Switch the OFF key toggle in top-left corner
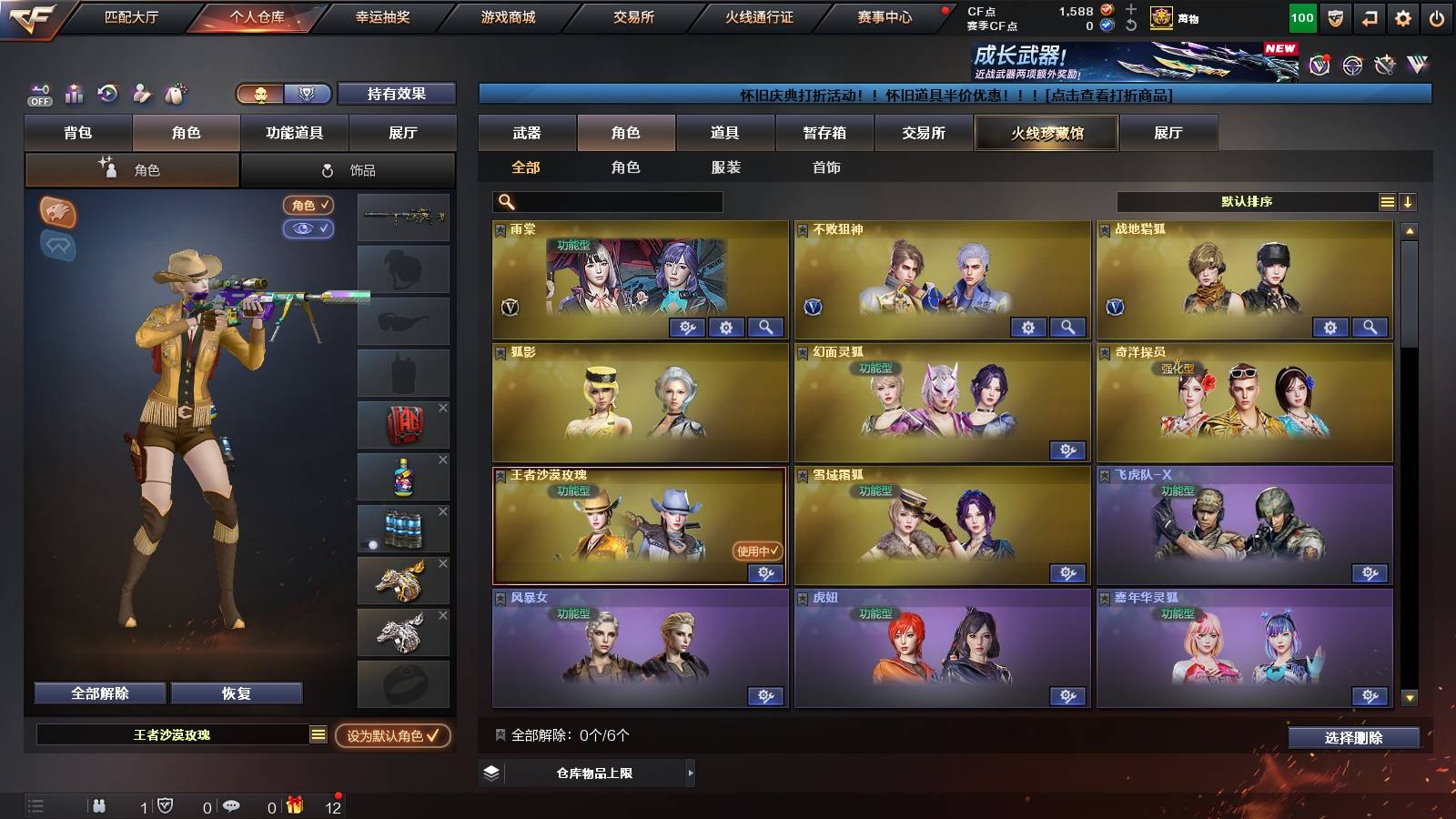The width and height of the screenshot is (1456, 819). pyautogui.click(x=39, y=96)
